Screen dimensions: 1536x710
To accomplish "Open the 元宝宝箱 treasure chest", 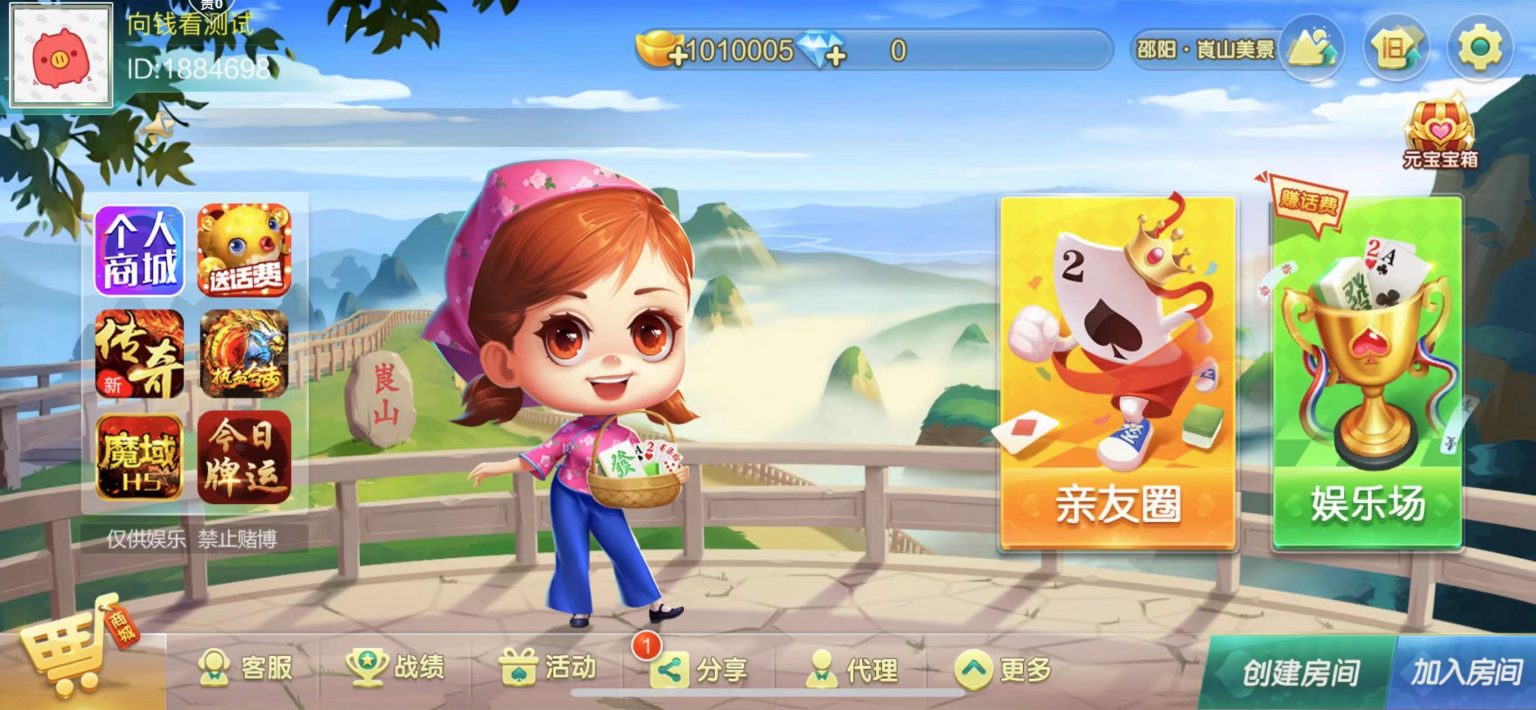I will (x=1440, y=130).
